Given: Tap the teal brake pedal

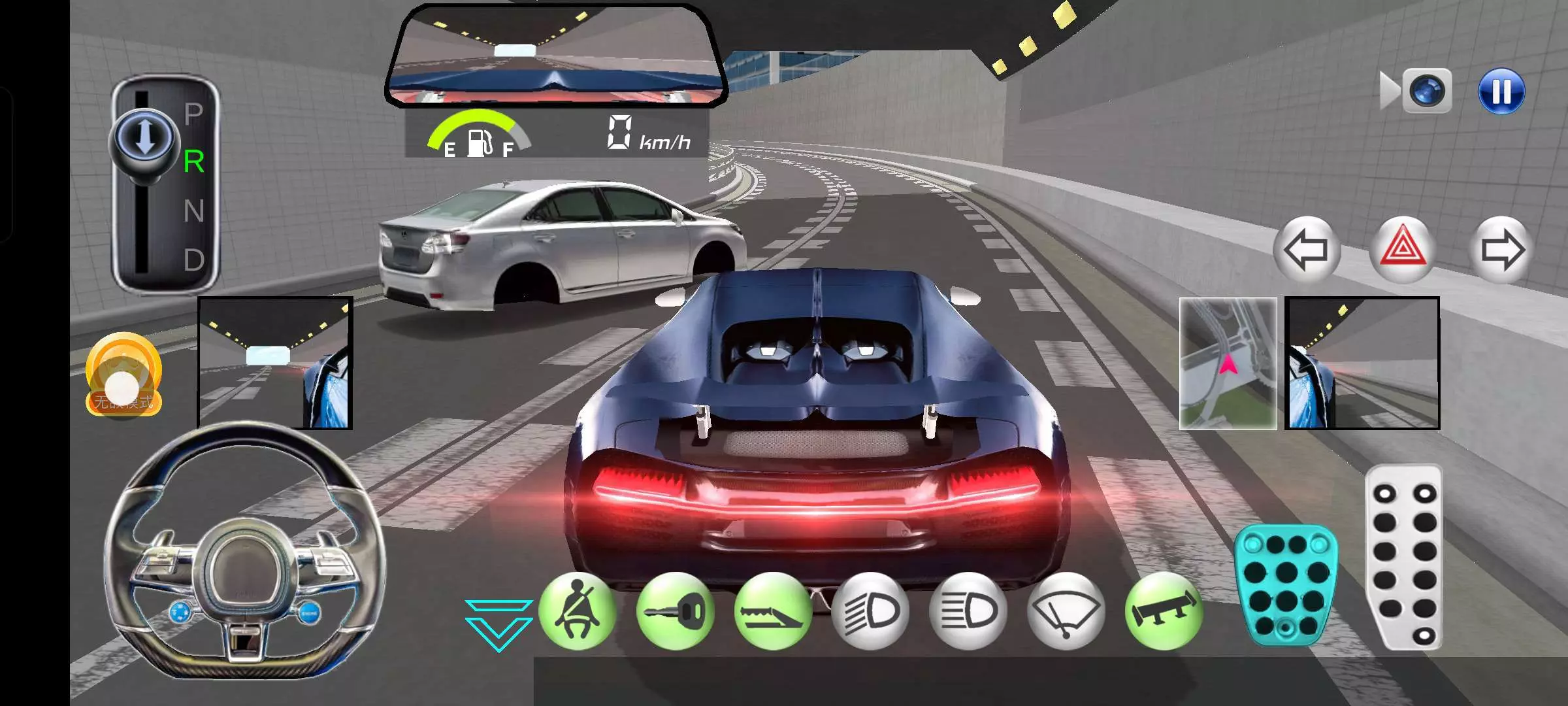Looking at the screenshot, I should [x=1286, y=584].
